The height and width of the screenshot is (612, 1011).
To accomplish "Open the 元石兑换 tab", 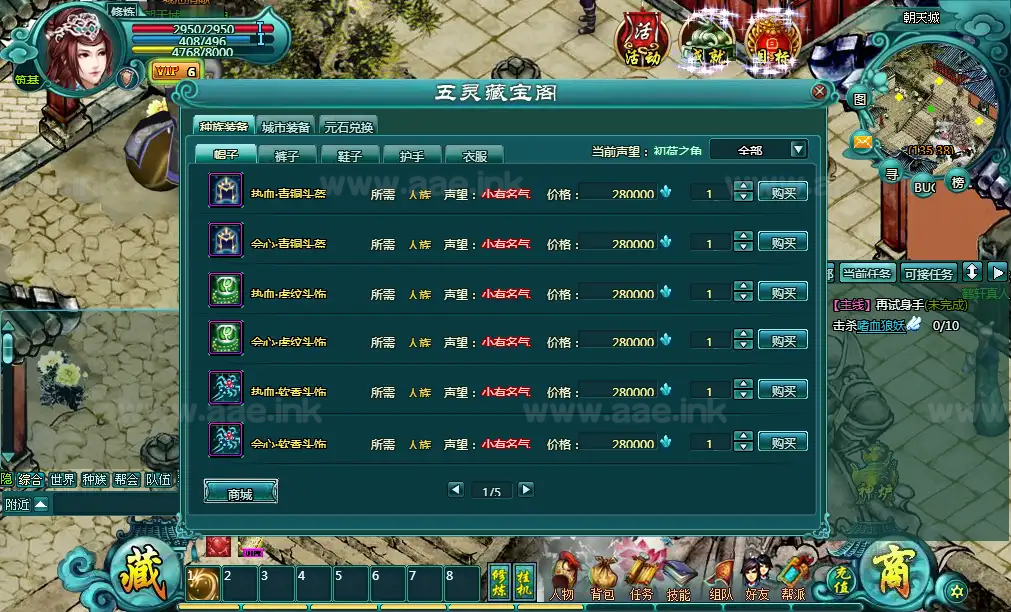I will click(348, 127).
